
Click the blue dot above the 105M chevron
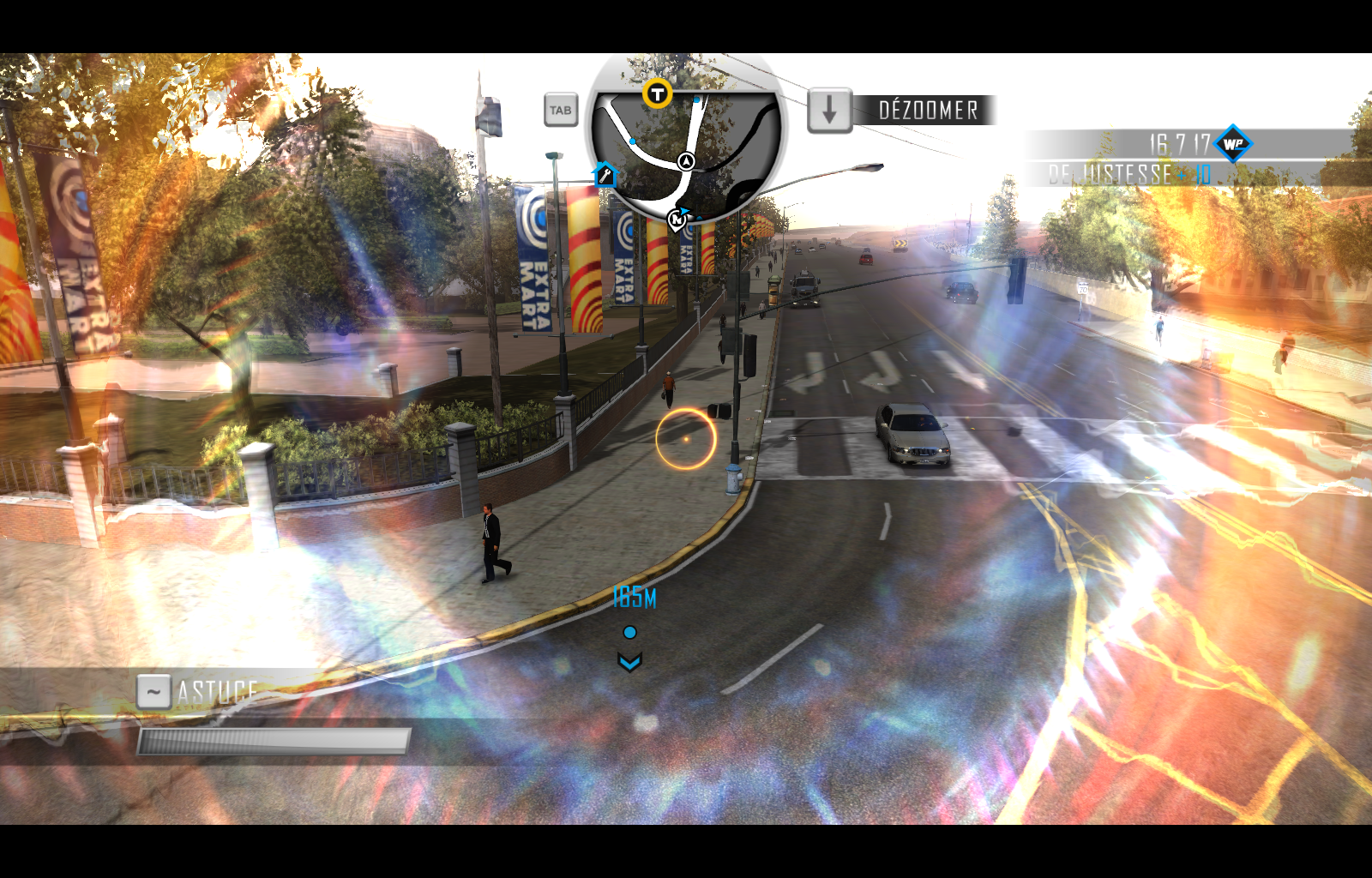click(x=632, y=631)
